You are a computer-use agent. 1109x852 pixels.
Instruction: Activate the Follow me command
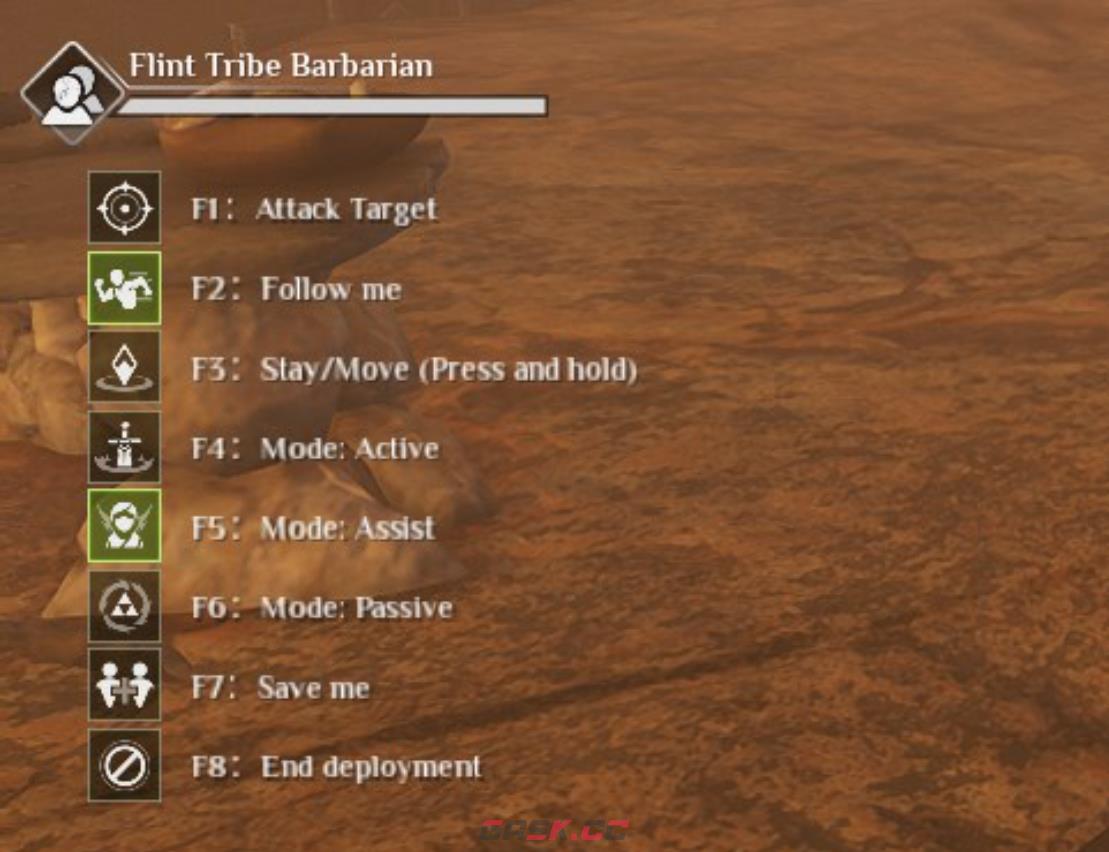(x=124, y=288)
